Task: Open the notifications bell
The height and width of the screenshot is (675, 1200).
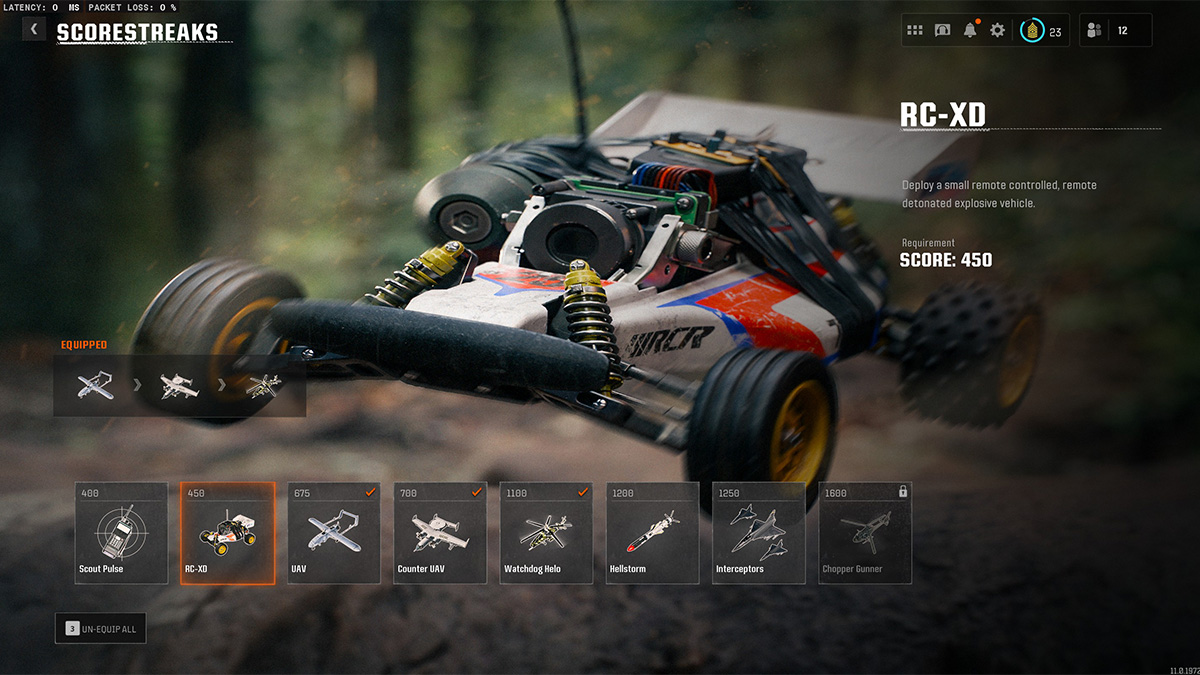Action: tap(970, 31)
